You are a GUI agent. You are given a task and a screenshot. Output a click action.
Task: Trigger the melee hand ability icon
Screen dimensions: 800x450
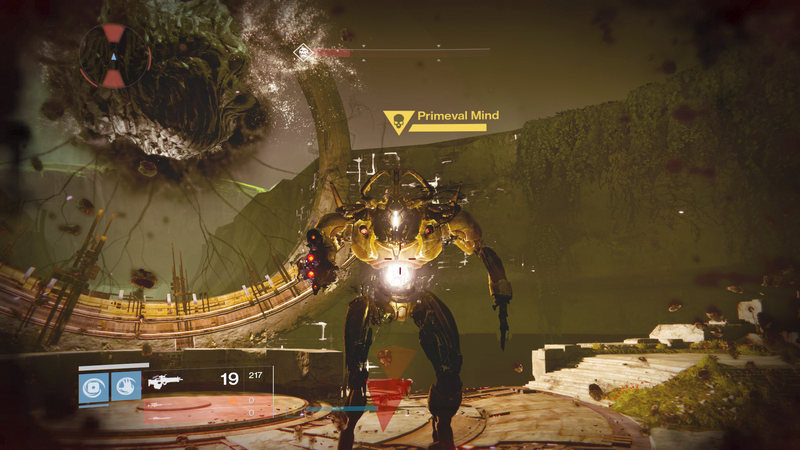[126, 386]
